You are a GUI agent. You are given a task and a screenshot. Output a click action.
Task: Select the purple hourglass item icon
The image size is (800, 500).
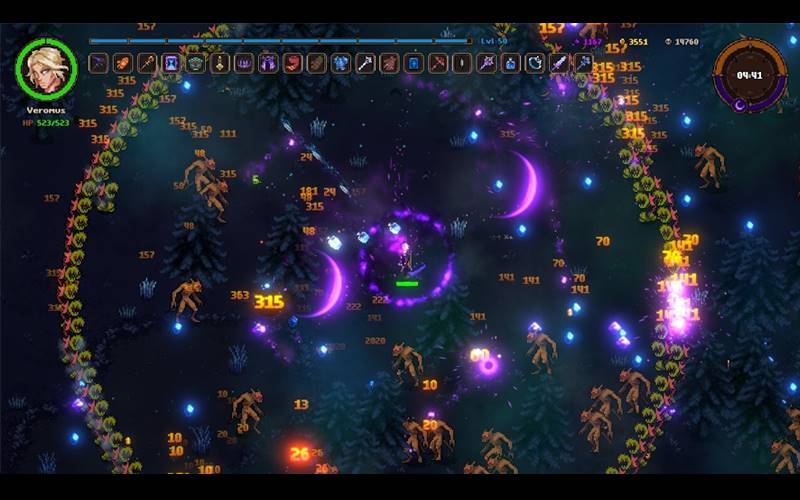coord(171,63)
